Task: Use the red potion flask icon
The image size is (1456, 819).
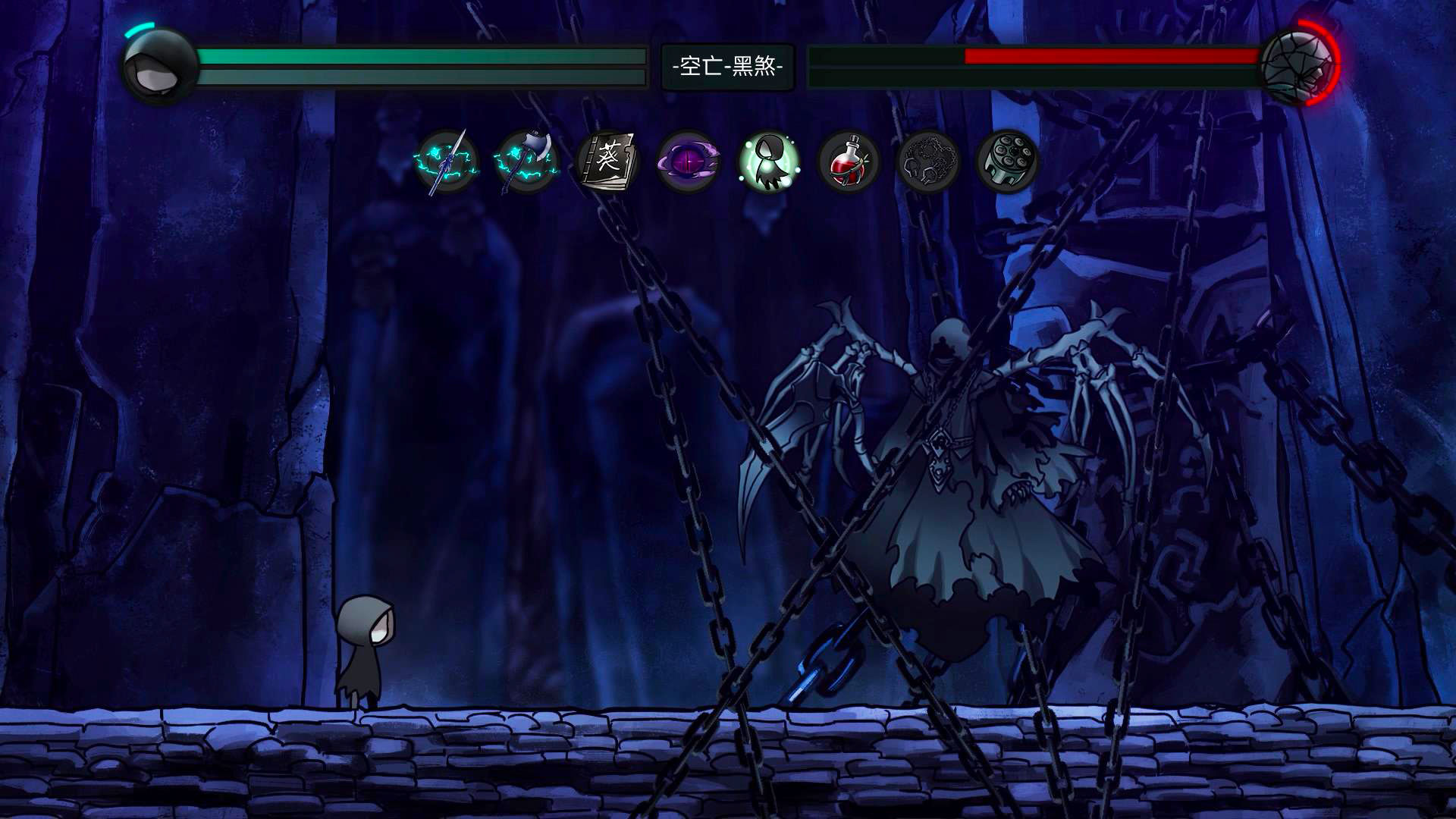Action: pyautogui.click(x=849, y=162)
